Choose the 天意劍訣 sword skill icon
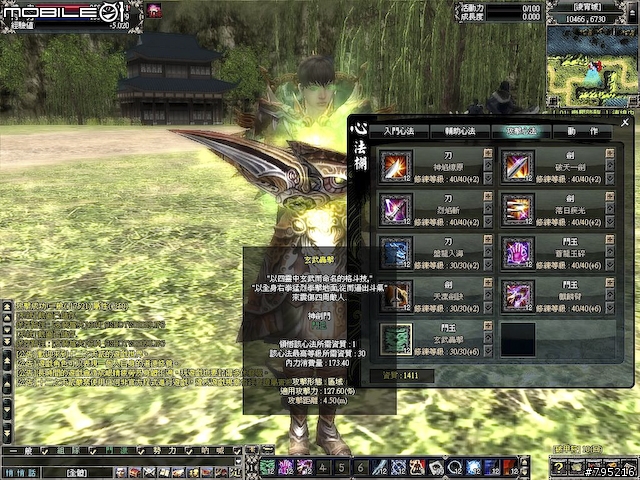Image resolution: width=640 pixels, height=480 pixels. pyautogui.click(x=397, y=295)
